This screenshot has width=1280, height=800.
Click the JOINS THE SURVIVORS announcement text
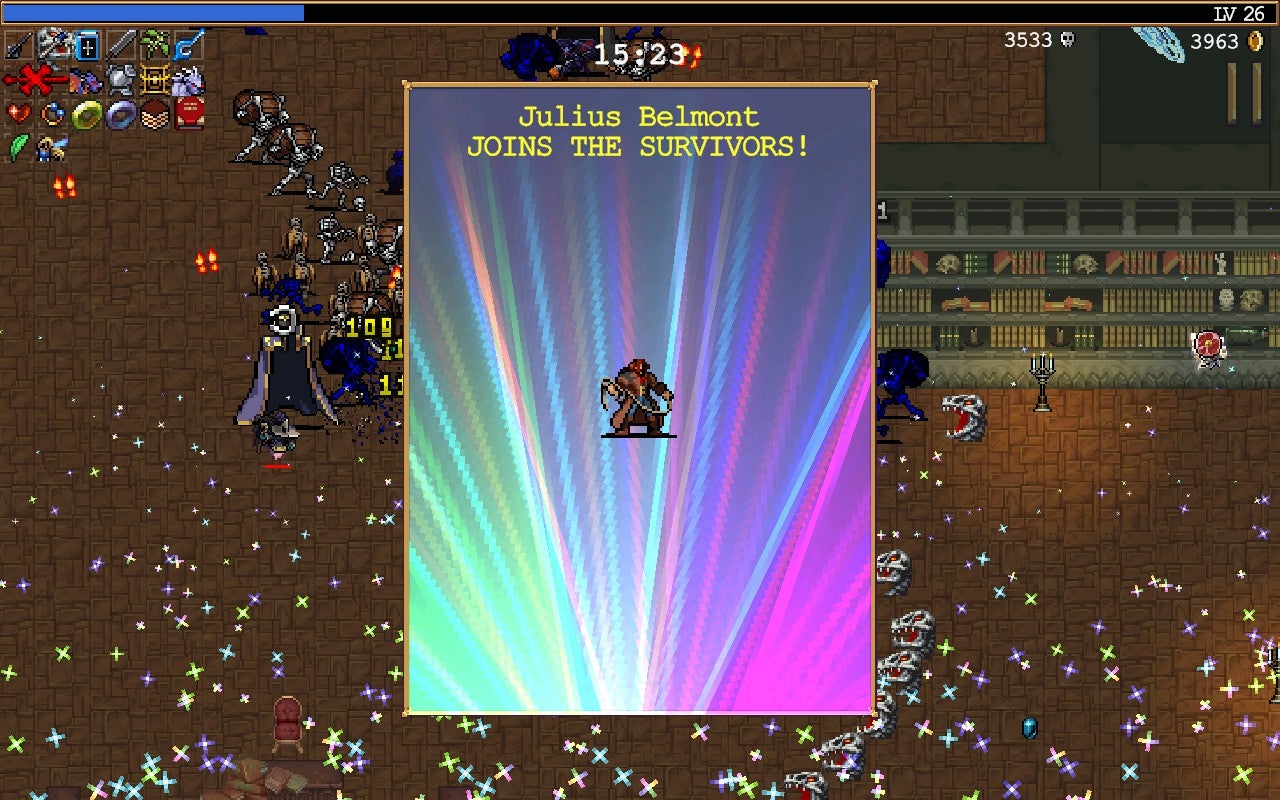[640, 146]
